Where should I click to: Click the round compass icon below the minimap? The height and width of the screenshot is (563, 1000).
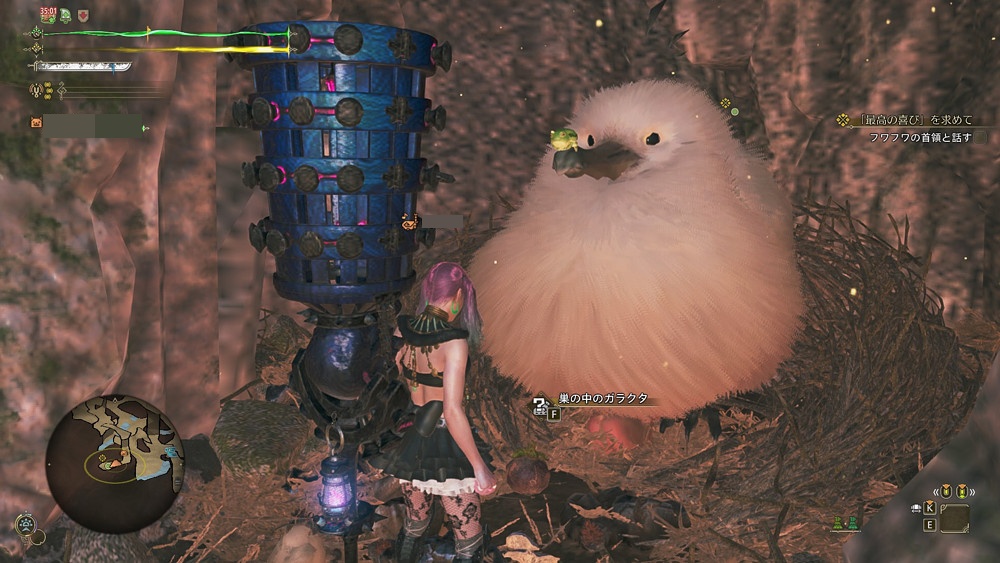click(26, 523)
